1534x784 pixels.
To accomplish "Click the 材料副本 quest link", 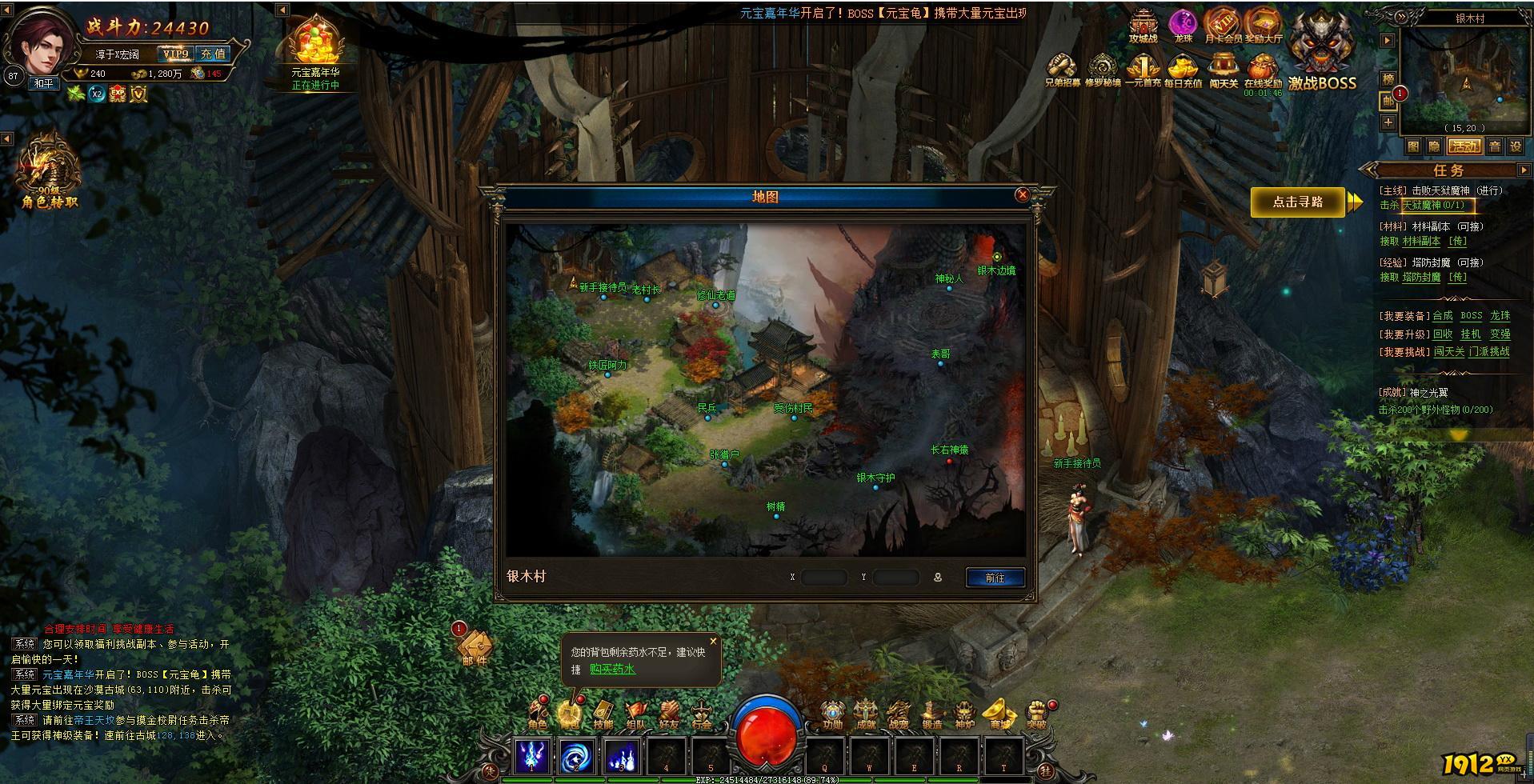I will 1421,242.
